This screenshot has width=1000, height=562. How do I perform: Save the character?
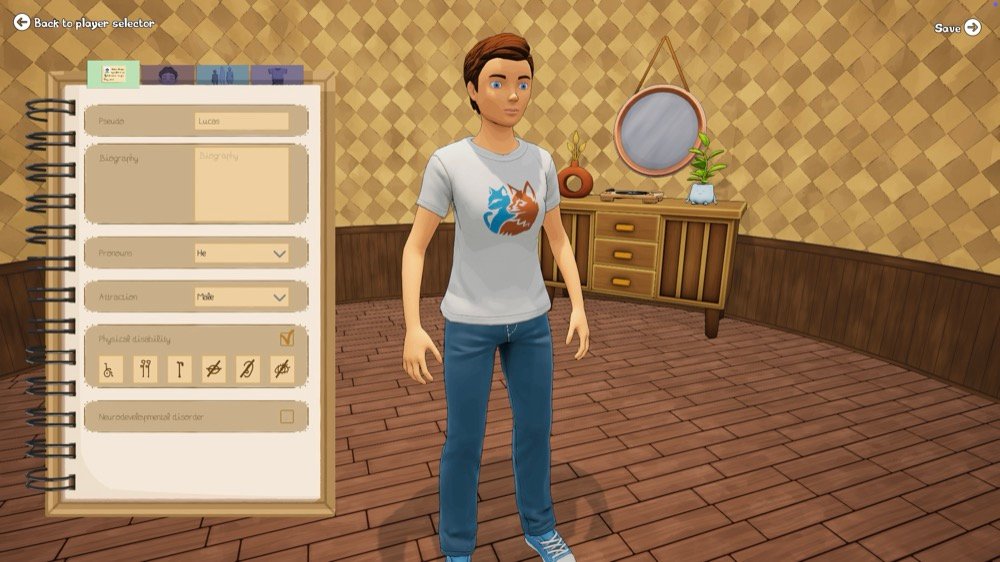click(x=958, y=28)
